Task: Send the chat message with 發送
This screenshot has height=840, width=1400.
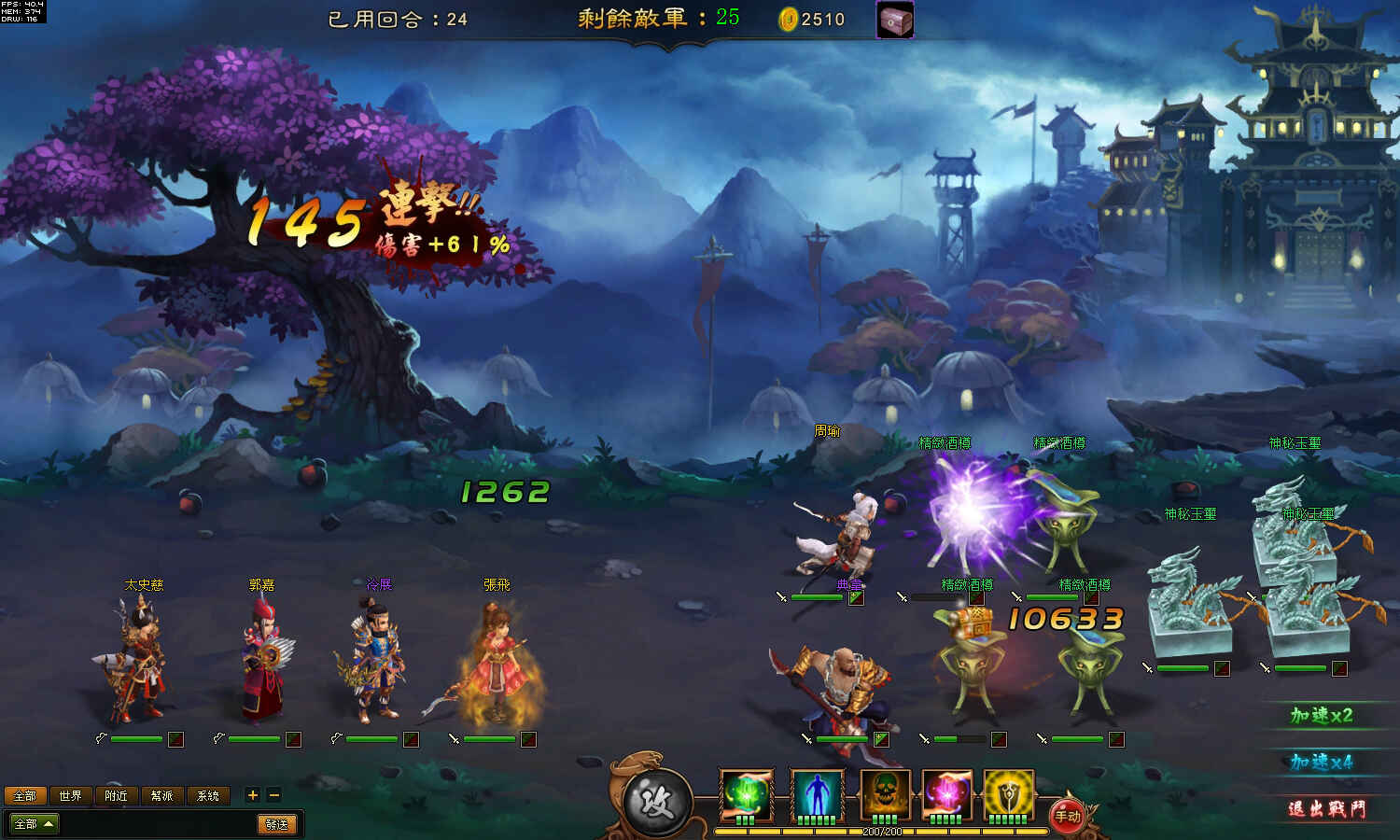Action: click(x=277, y=824)
